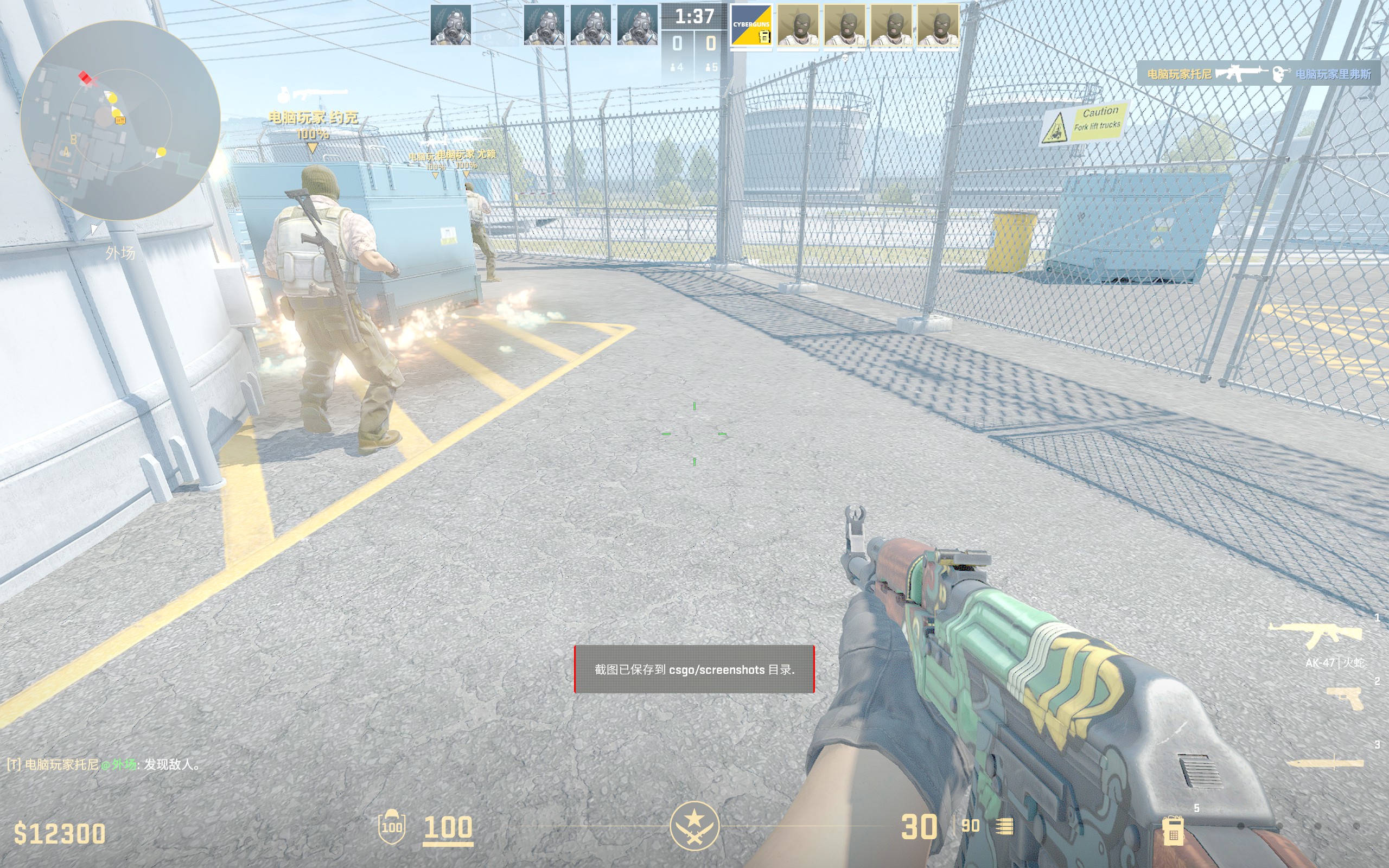
Task: Click the 发现敌人 chat message
Action: coord(103,764)
